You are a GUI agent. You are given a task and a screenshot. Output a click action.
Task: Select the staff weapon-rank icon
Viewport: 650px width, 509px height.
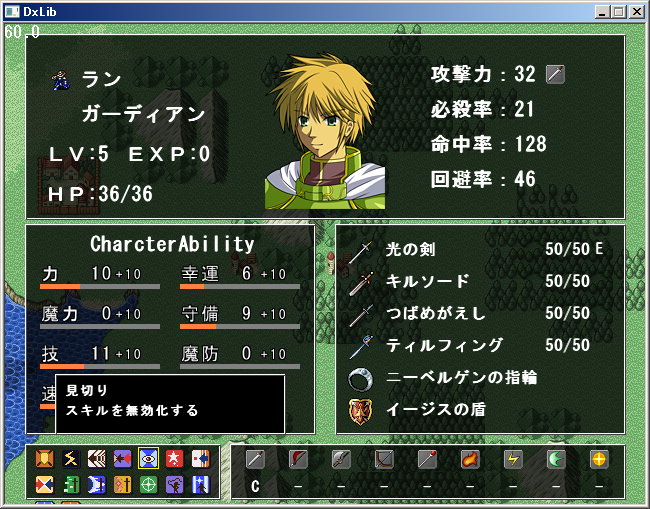[427, 460]
